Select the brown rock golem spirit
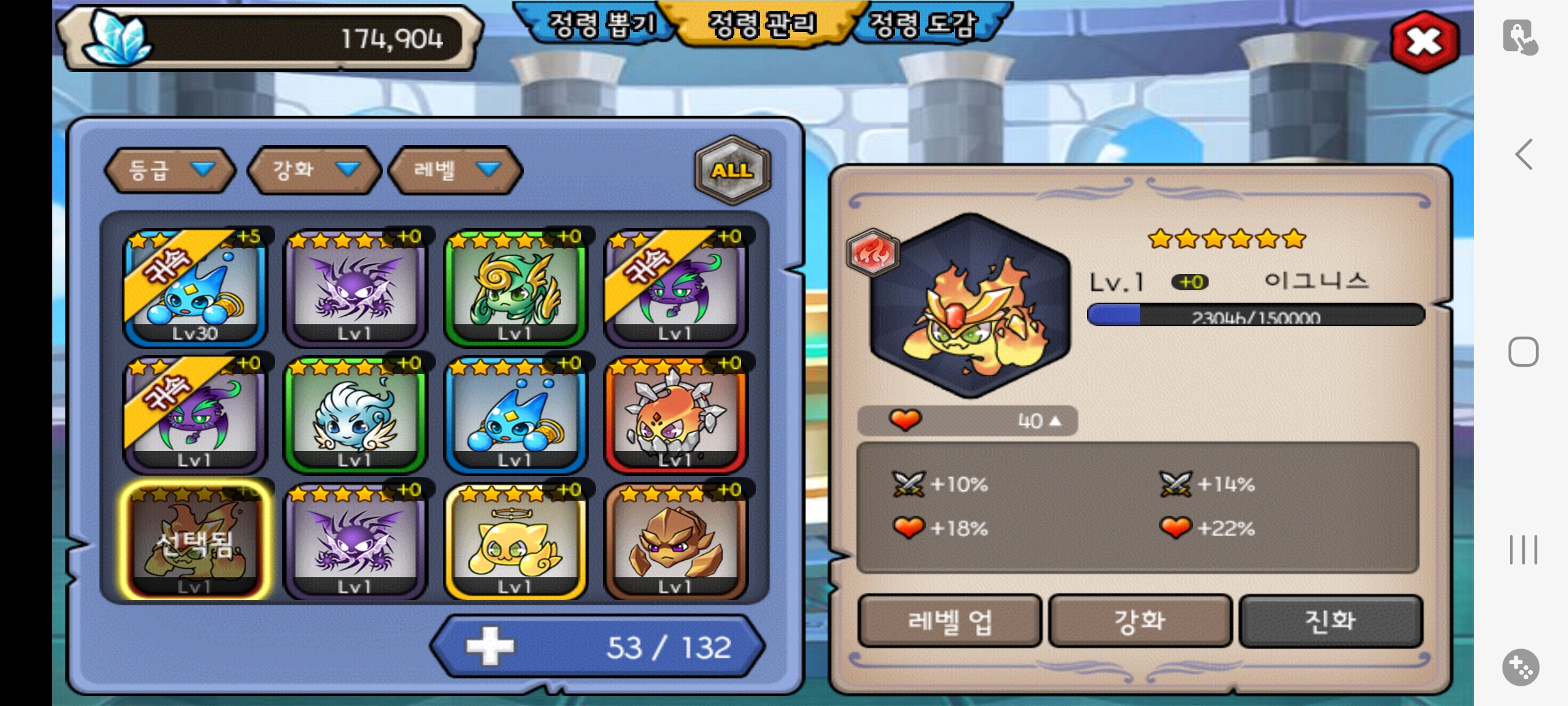The height and width of the screenshot is (706, 1568). pos(676,541)
